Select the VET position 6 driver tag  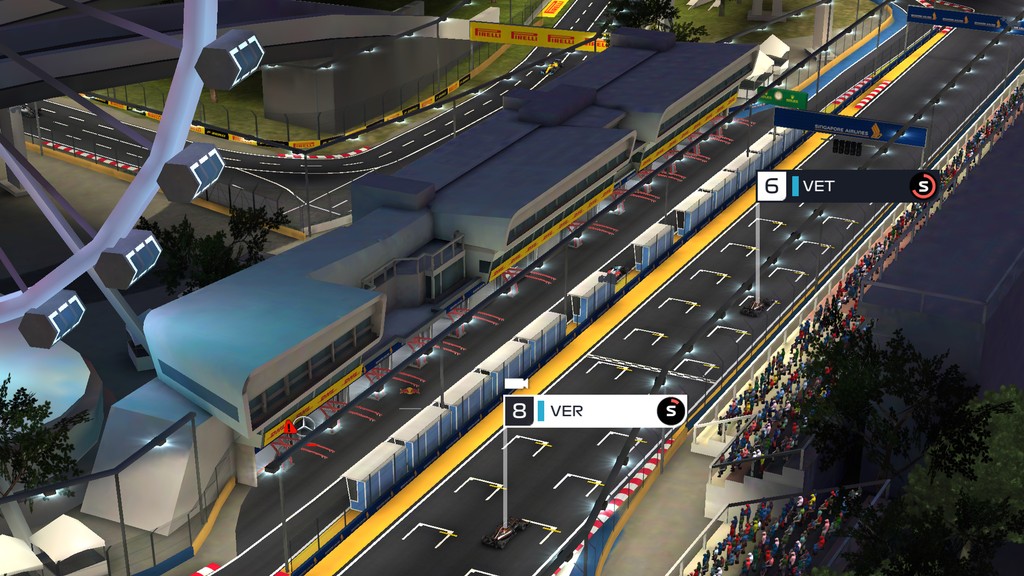846,186
